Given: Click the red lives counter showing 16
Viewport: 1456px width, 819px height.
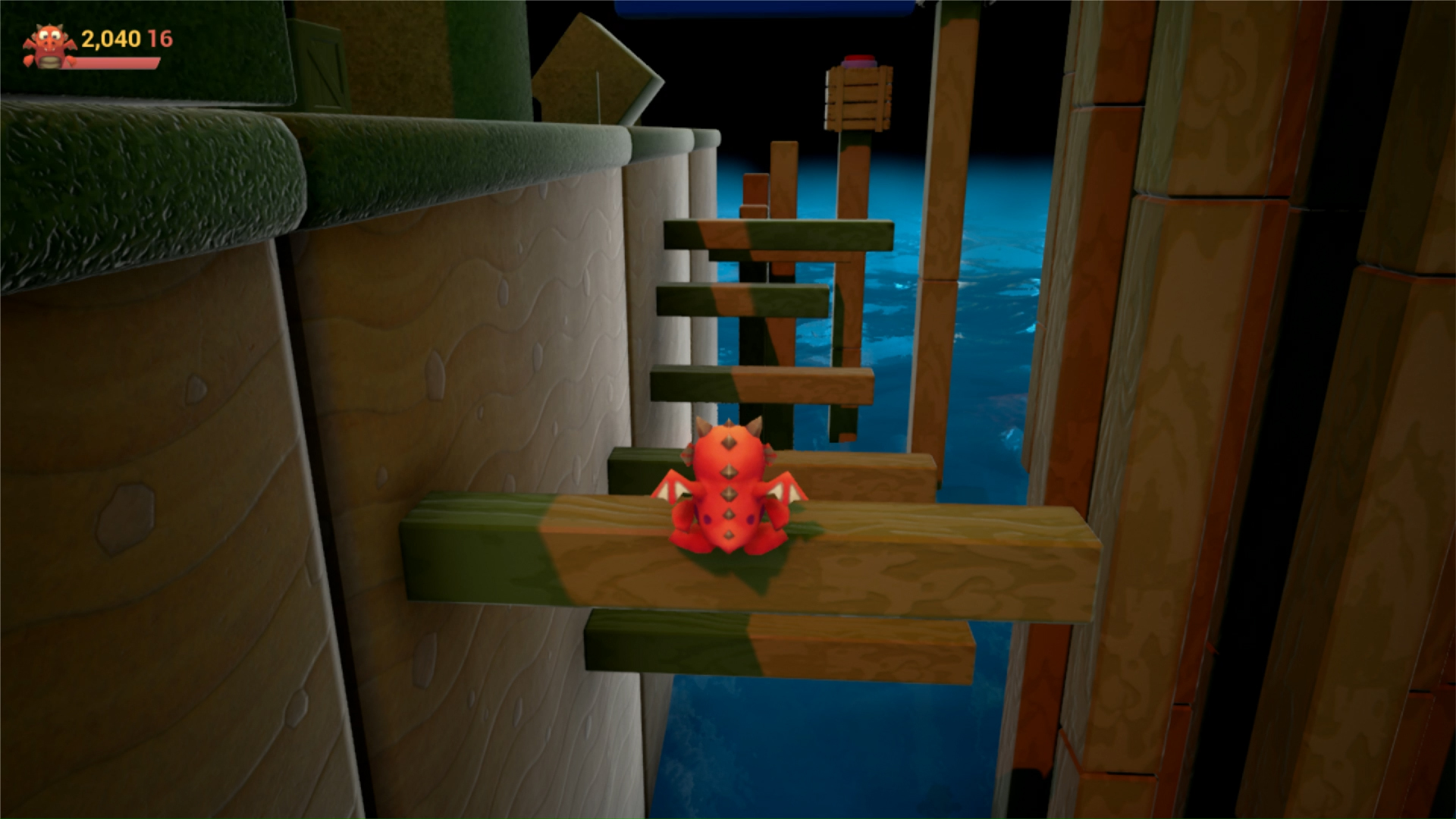Looking at the screenshot, I should click(x=162, y=35).
